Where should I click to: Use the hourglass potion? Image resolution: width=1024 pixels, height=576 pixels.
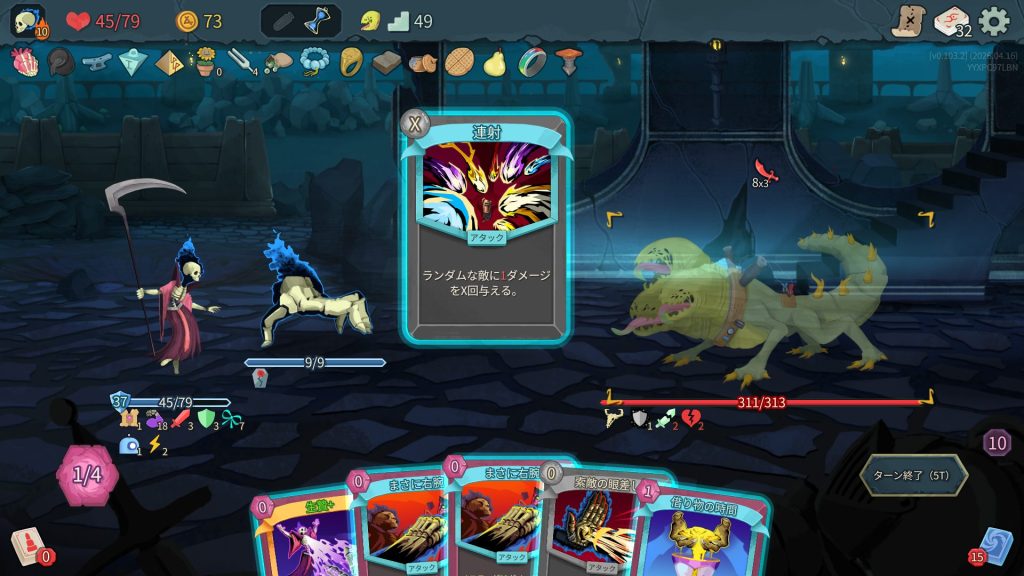click(x=320, y=21)
